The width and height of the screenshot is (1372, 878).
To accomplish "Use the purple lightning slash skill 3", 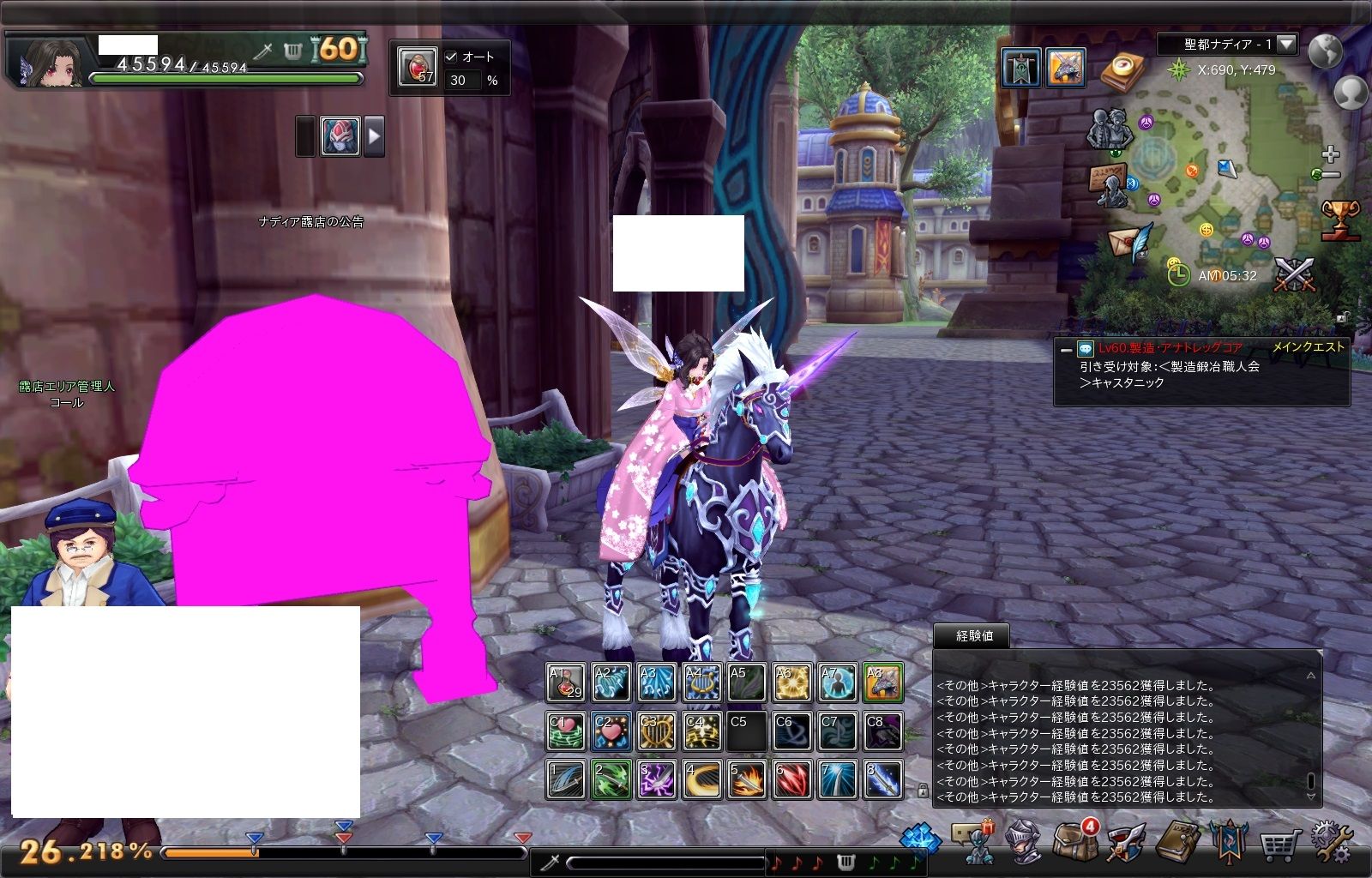I will [657, 779].
